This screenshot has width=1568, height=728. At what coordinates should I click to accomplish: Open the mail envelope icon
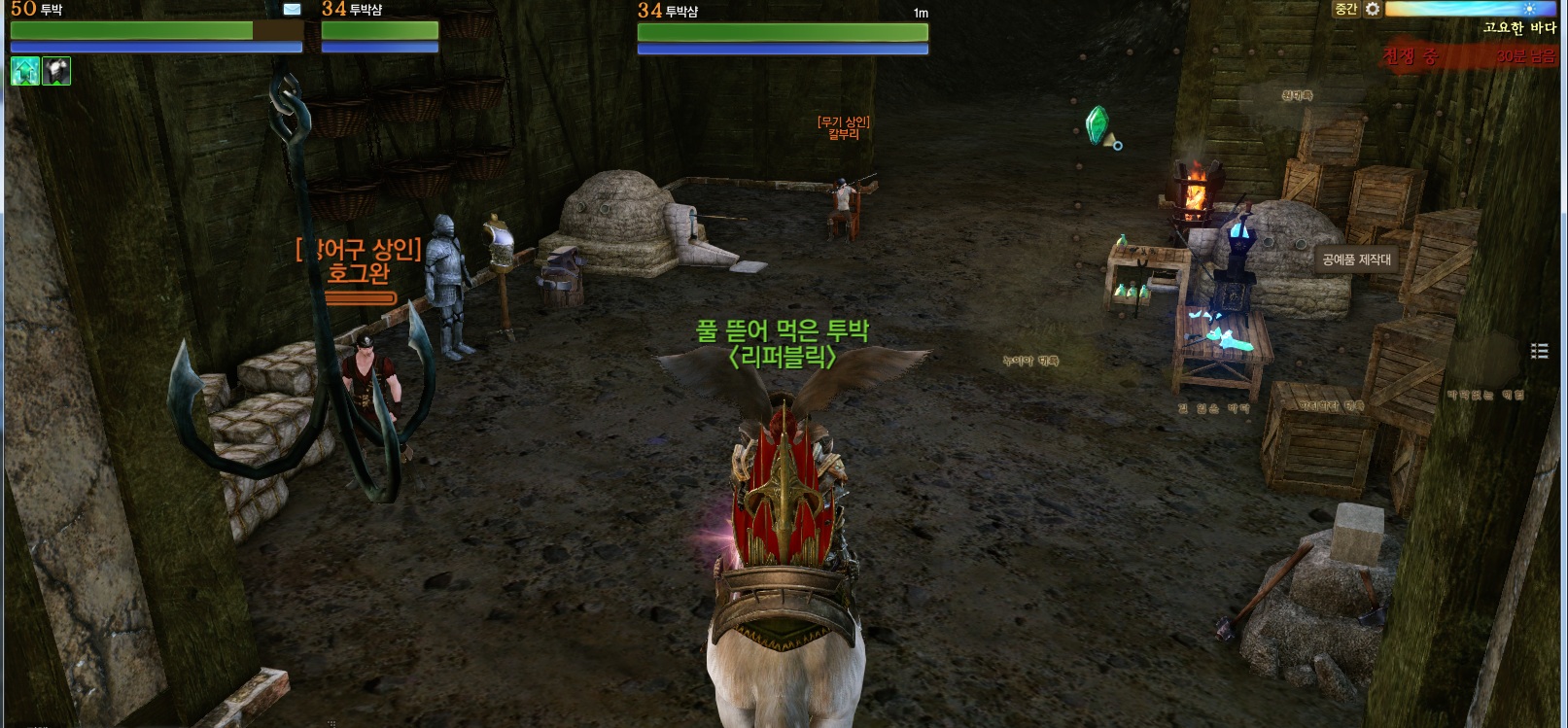292,10
